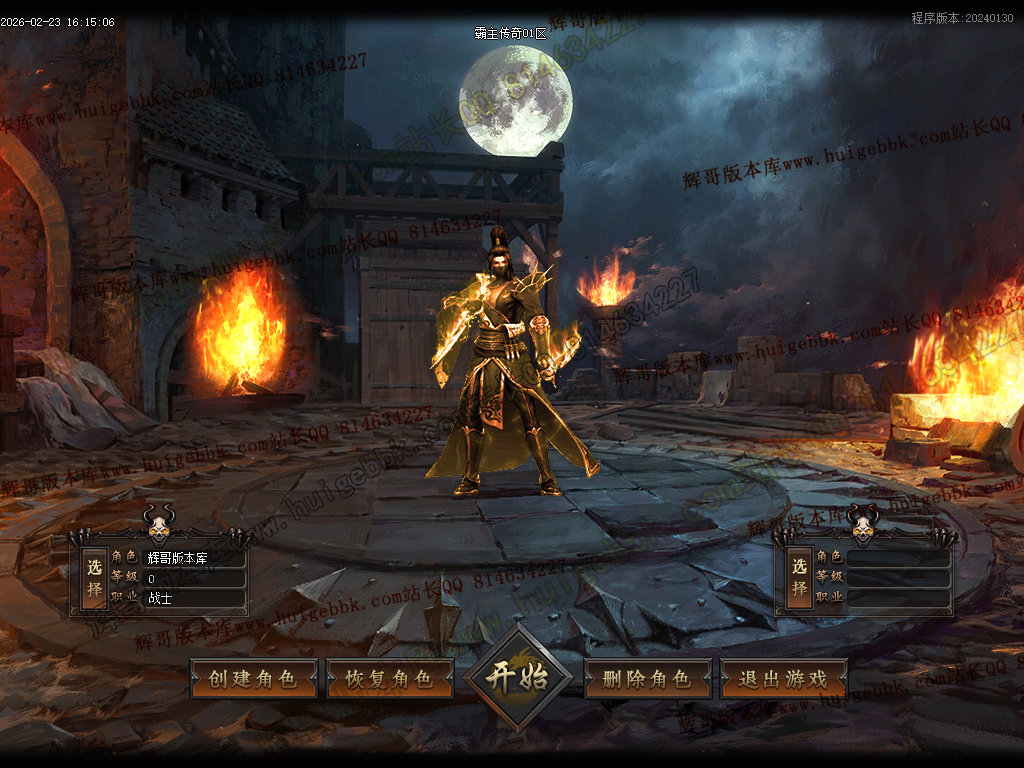Click the 创建角色 (create character) button
Viewport: 1024px width, 768px height.
point(253,678)
